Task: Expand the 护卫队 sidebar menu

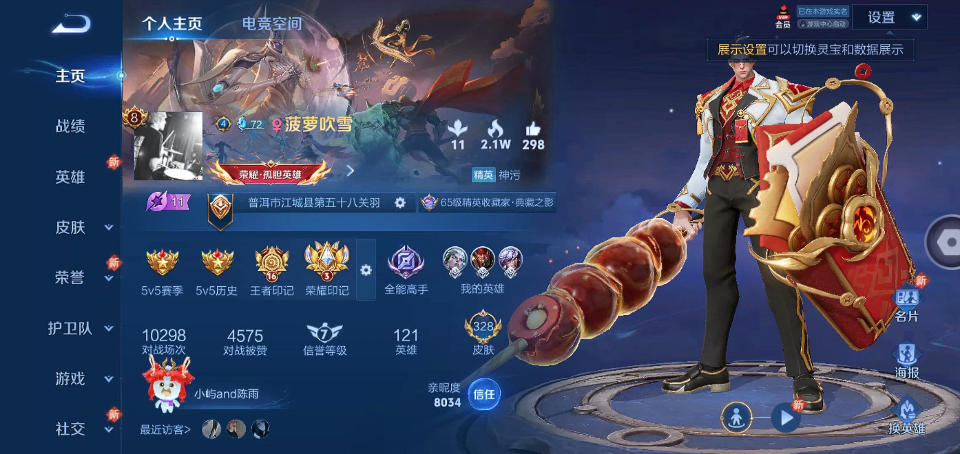Action: pyautogui.click(x=70, y=328)
